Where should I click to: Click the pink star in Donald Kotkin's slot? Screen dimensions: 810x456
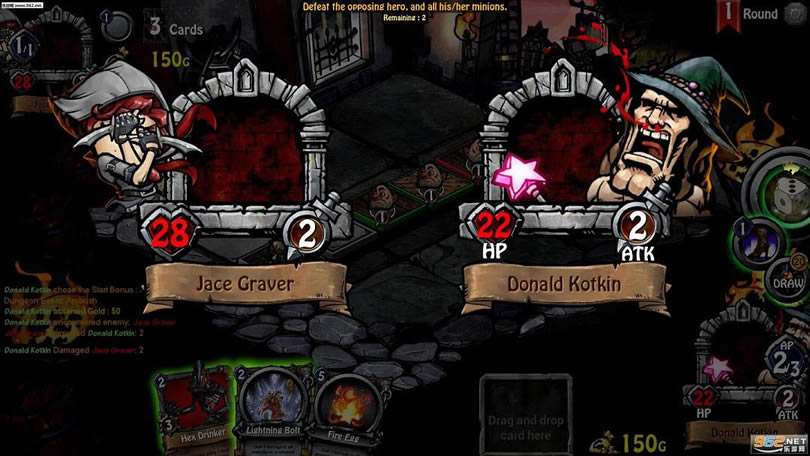(x=521, y=174)
